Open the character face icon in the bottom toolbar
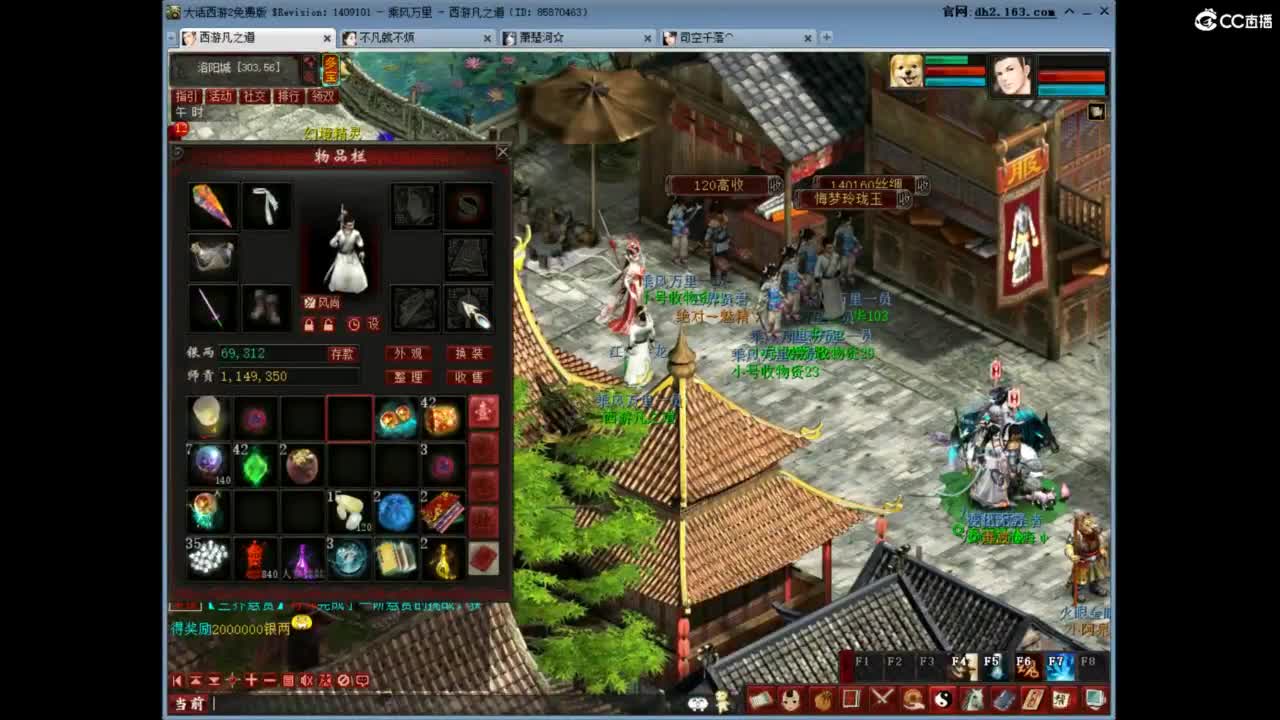The height and width of the screenshot is (720, 1280). click(790, 701)
